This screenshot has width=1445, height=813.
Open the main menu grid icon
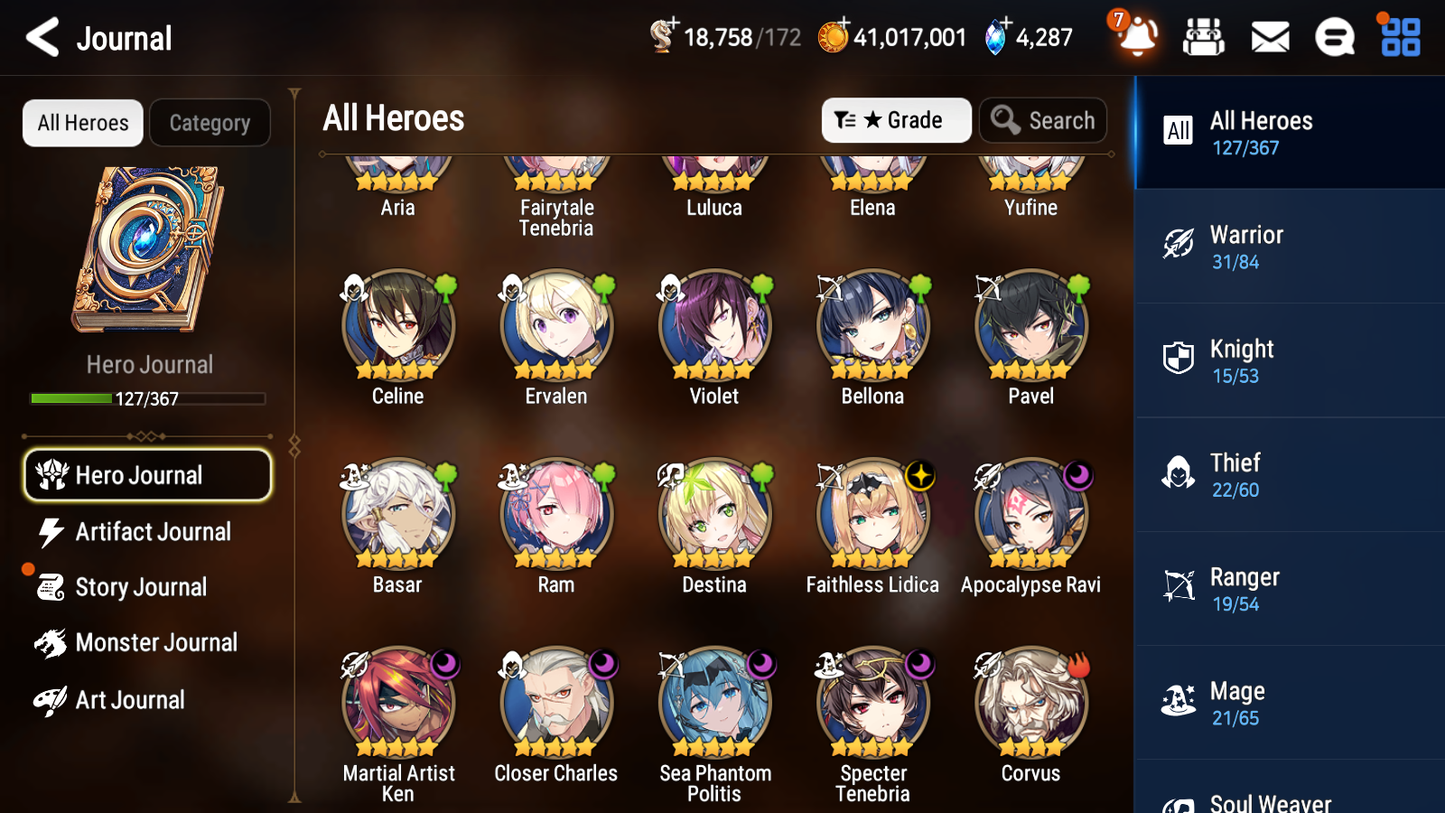1399,36
